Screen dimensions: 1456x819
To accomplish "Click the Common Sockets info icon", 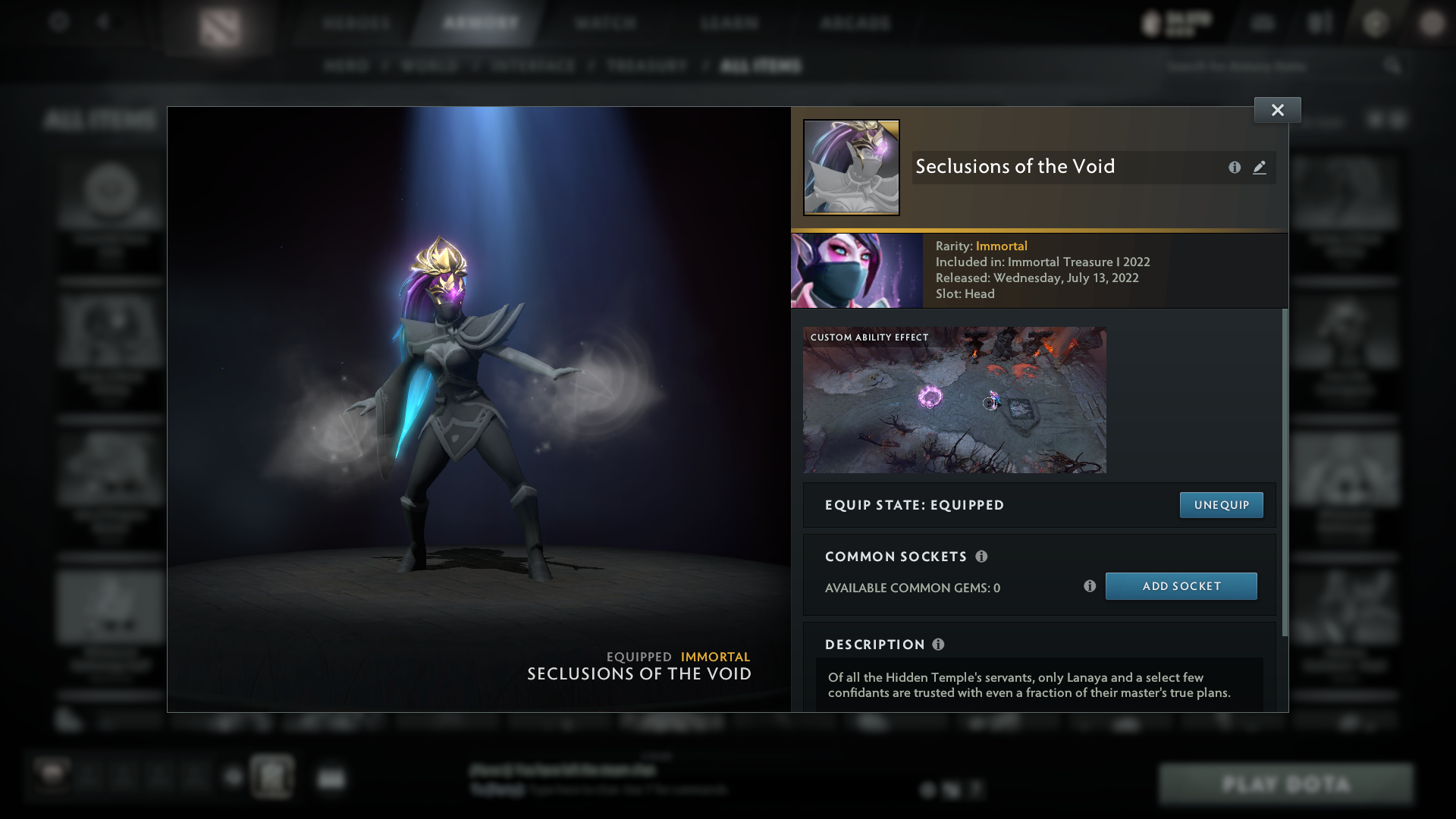I will 982,556.
